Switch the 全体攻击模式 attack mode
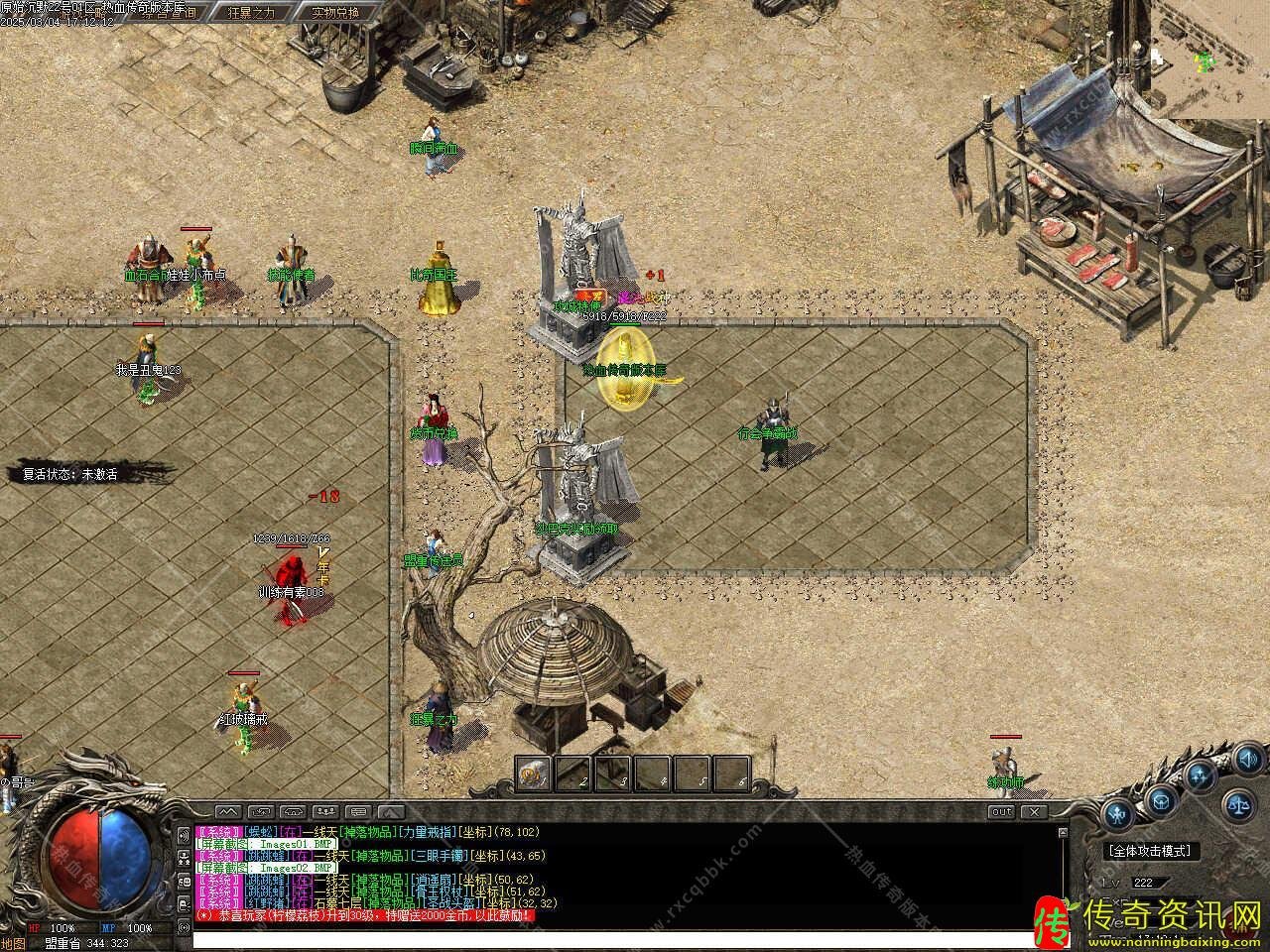 pyautogui.click(x=1151, y=851)
